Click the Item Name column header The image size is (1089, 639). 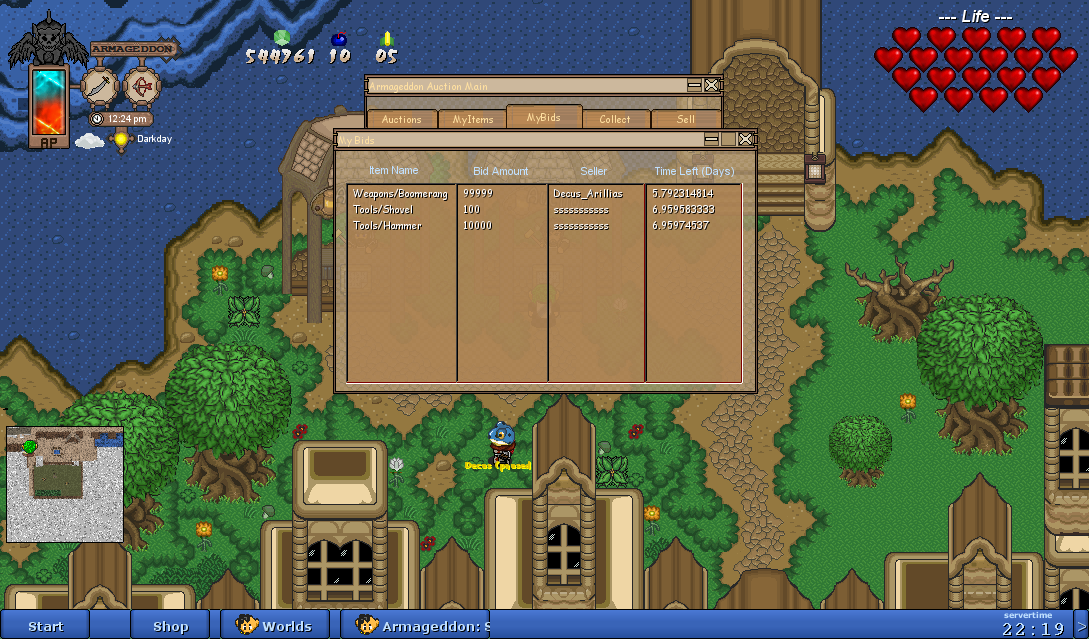(x=393, y=171)
